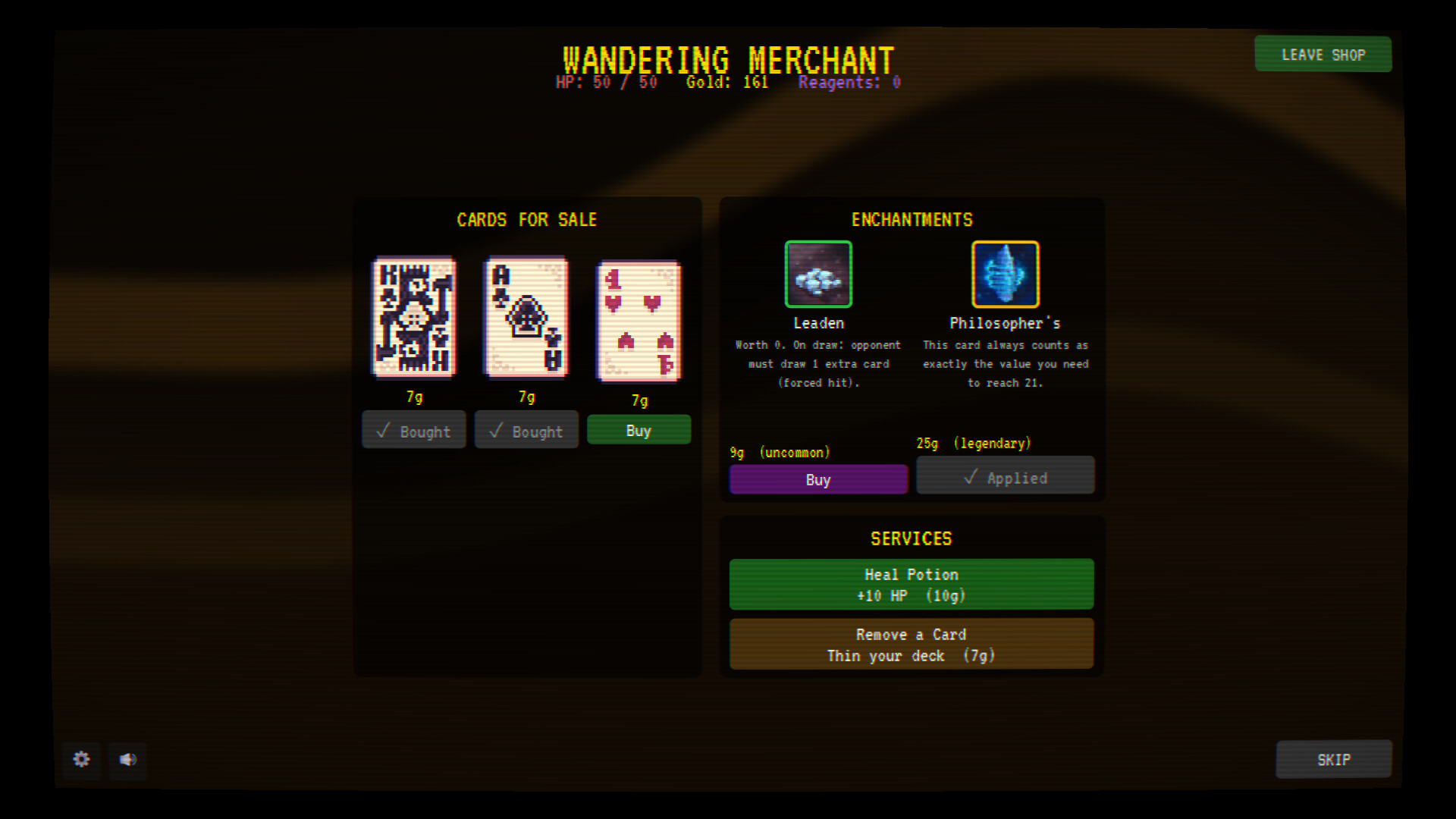This screenshot has width=1456, height=819.
Task: Select the Leaden enchantment gem icon
Action: coord(818,274)
